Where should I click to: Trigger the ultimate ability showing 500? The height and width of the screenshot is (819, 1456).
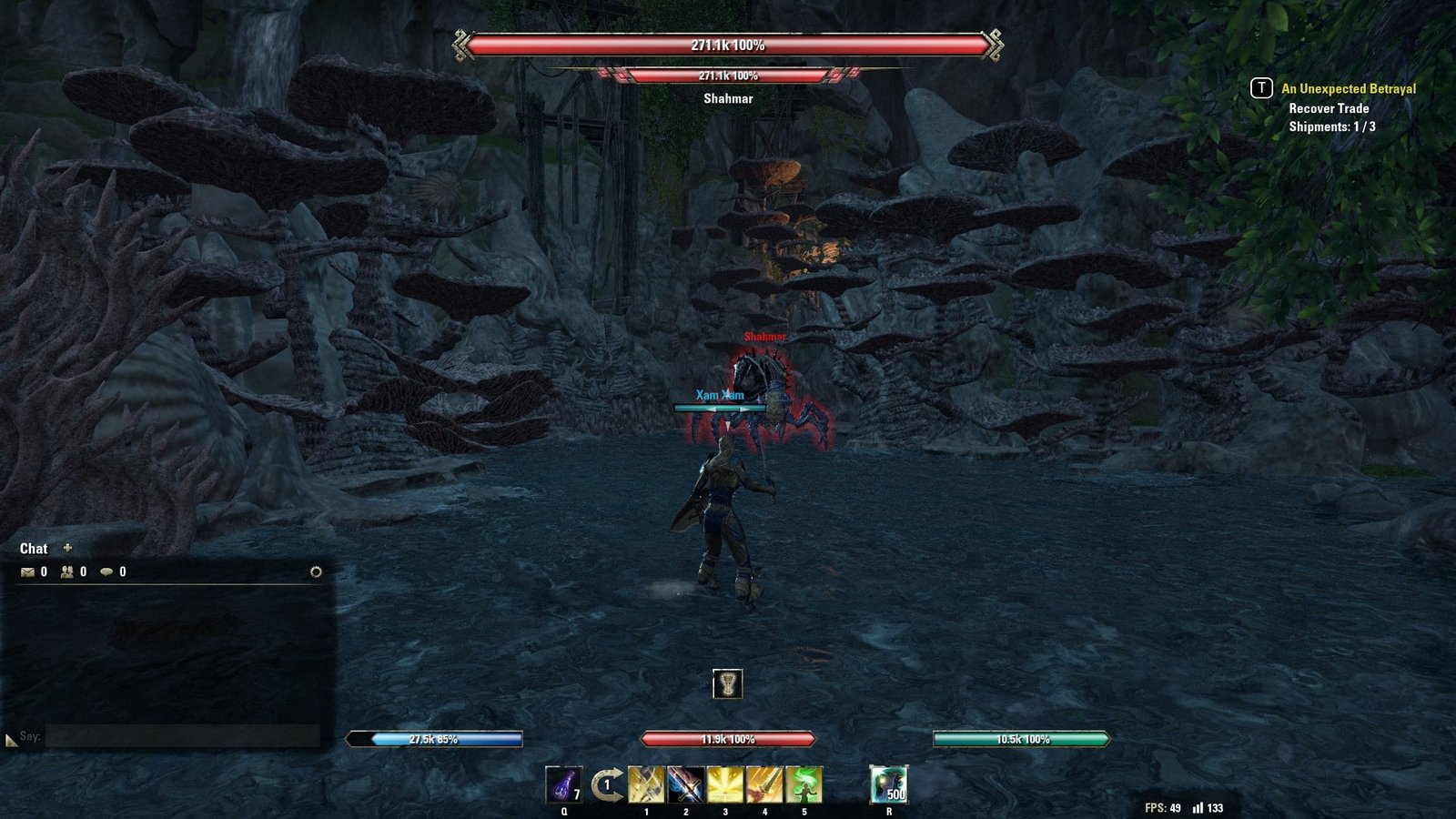pos(888,784)
